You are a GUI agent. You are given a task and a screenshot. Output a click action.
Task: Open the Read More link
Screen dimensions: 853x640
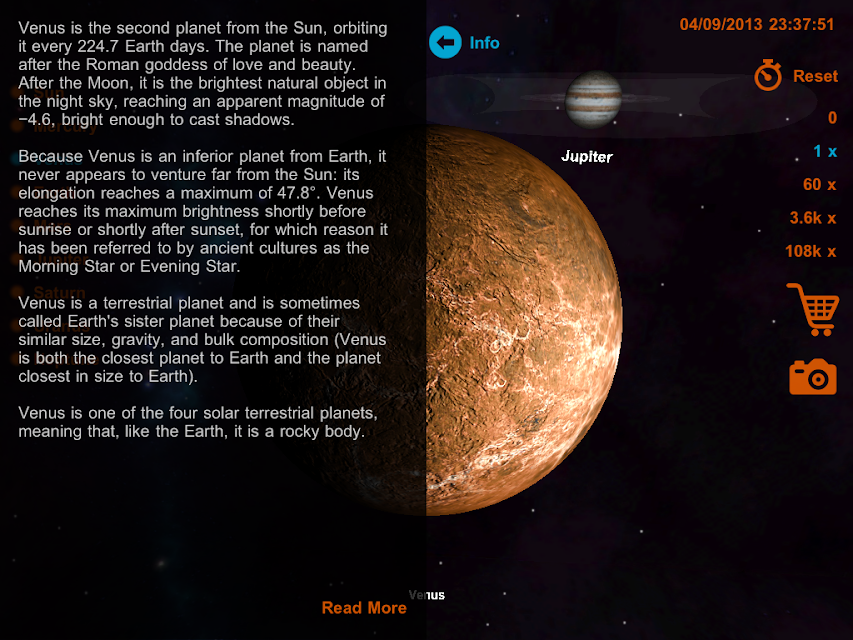364,608
